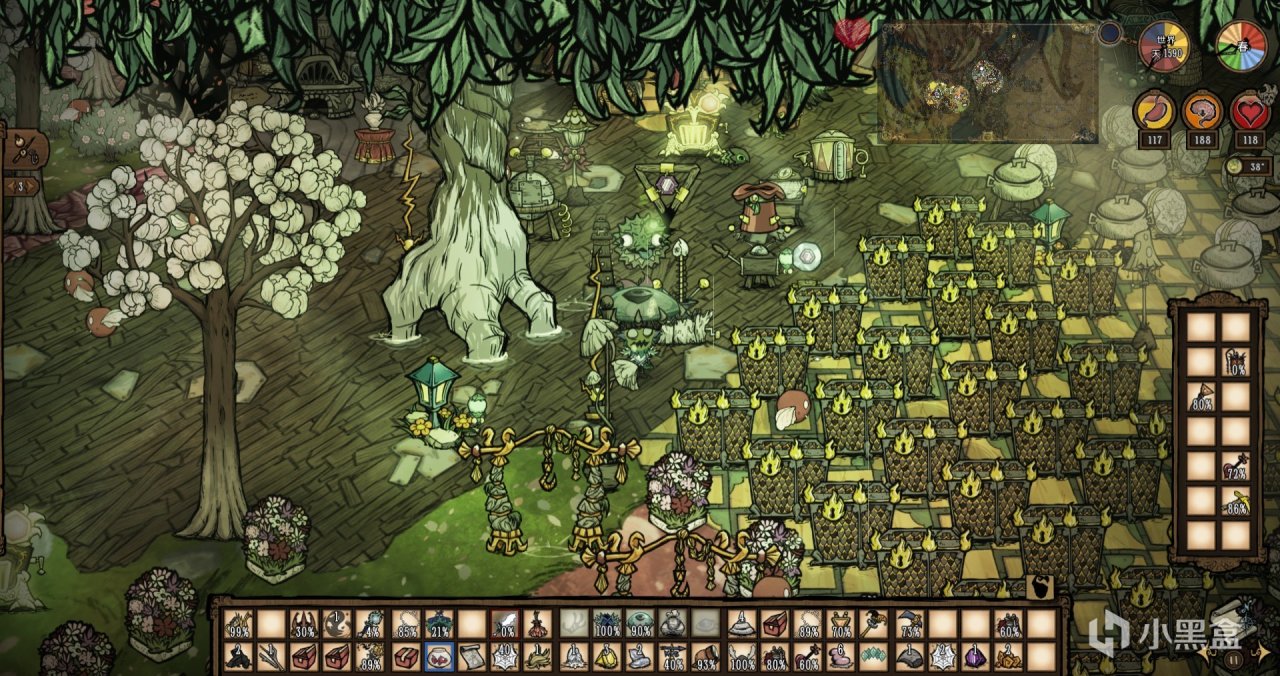Select the teal crystal crown slot
Viewport: 1280px width, 676px height.
point(875,656)
